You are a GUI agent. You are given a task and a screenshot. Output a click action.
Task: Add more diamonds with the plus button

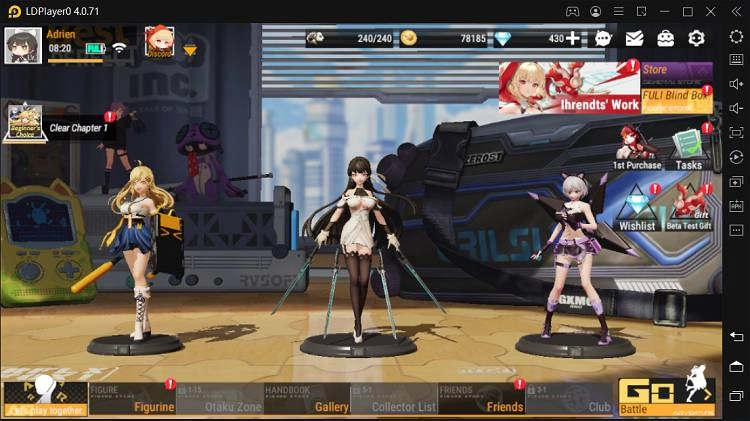[572, 39]
